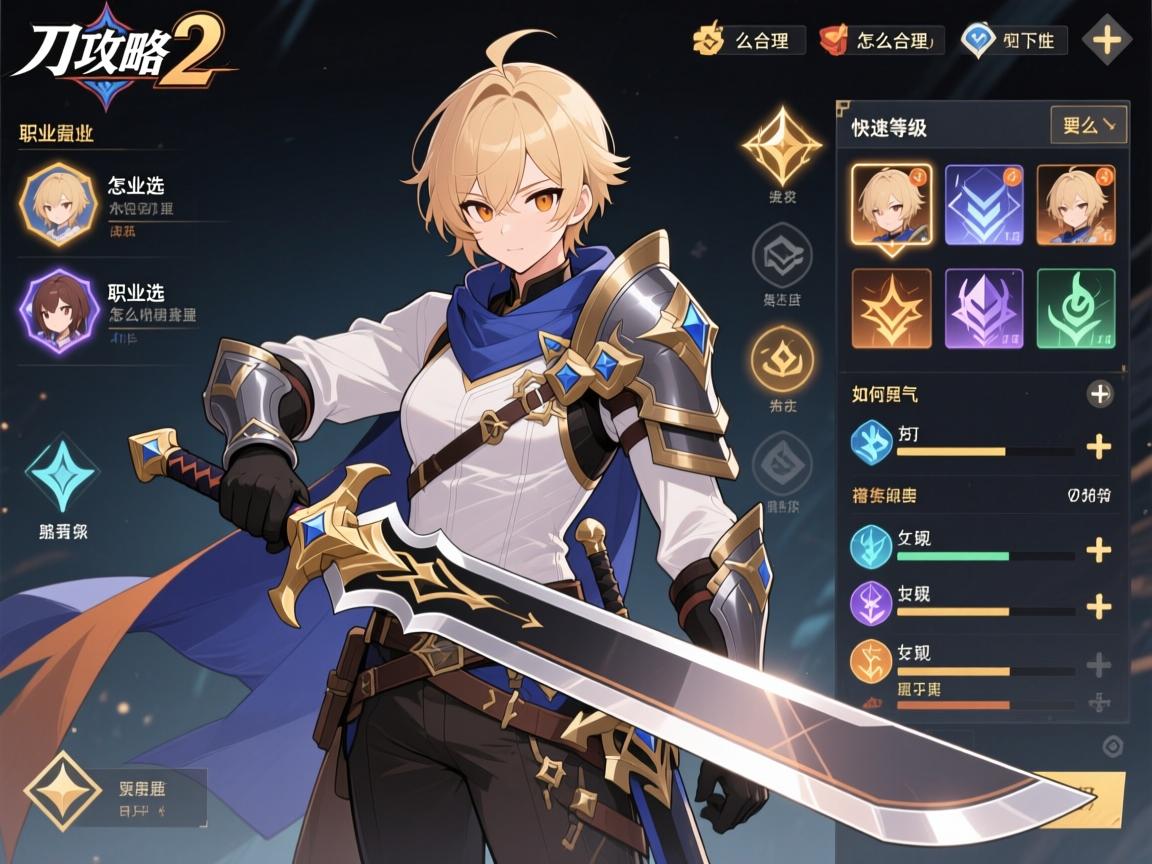Open the gold diamond button at bottom left

coord(63,796)
